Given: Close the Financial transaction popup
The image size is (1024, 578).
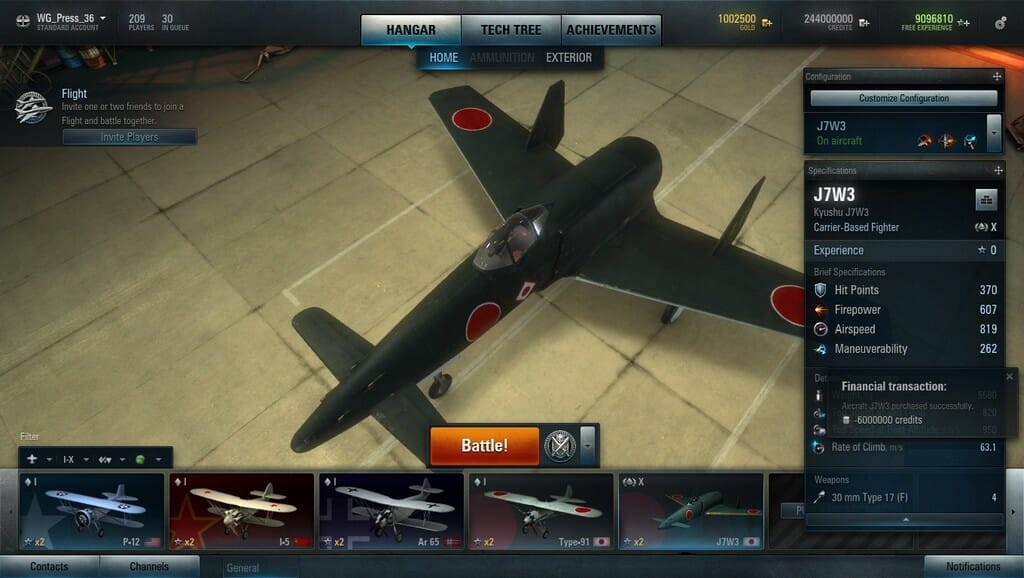Looking at the screenshot, I should [1009, 376].
